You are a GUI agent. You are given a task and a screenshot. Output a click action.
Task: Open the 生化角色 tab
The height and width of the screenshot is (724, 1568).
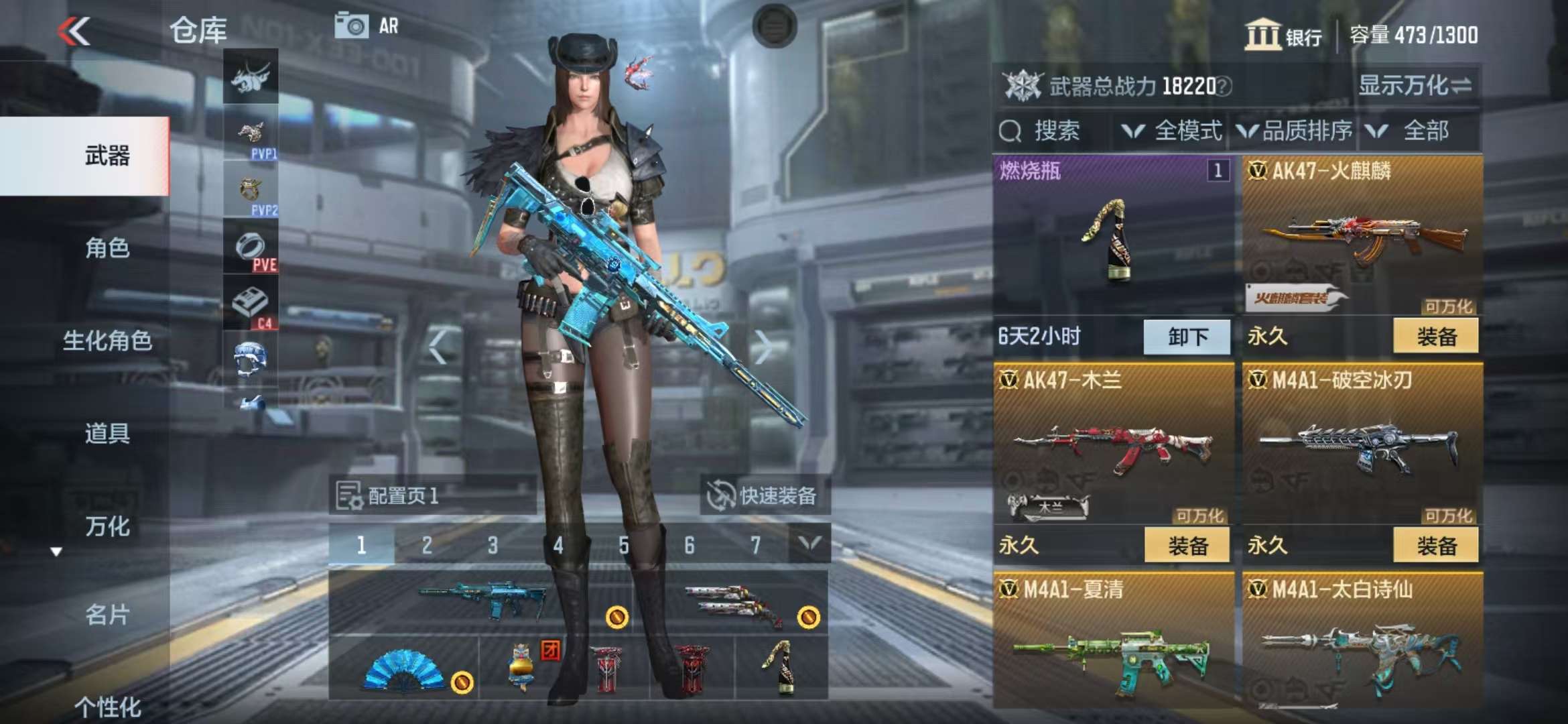click(107, 341)
